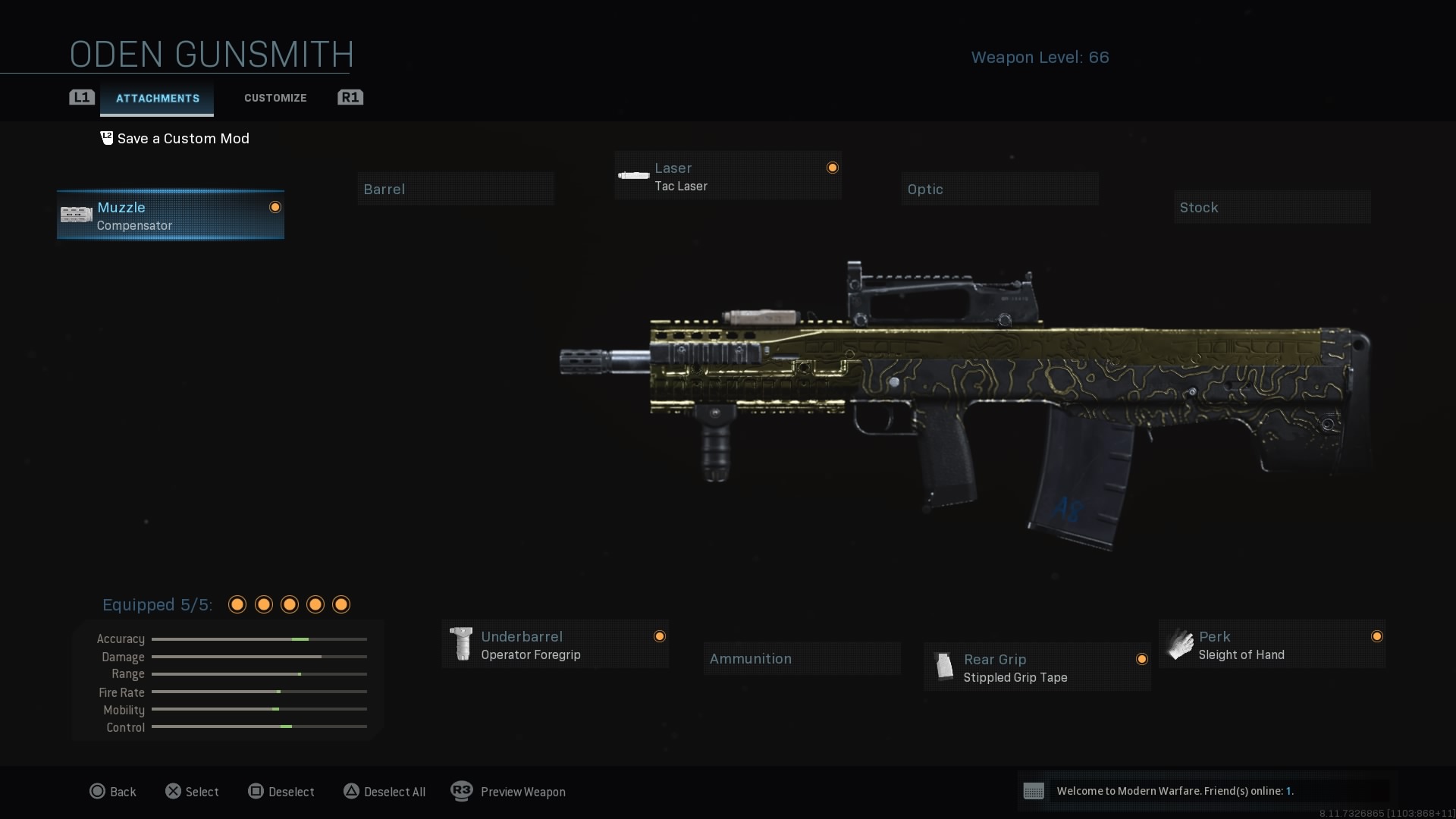The image size is (1456, 819).
Task: Open the Ammunition attachment slot
Action: 802,658
